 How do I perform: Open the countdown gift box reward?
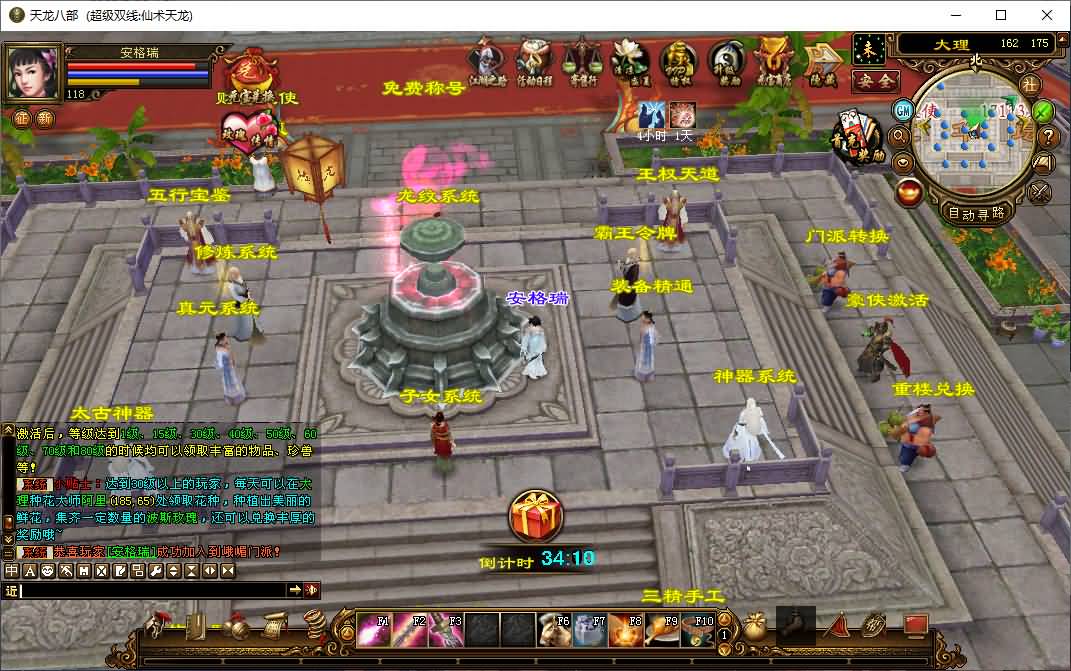536,517
